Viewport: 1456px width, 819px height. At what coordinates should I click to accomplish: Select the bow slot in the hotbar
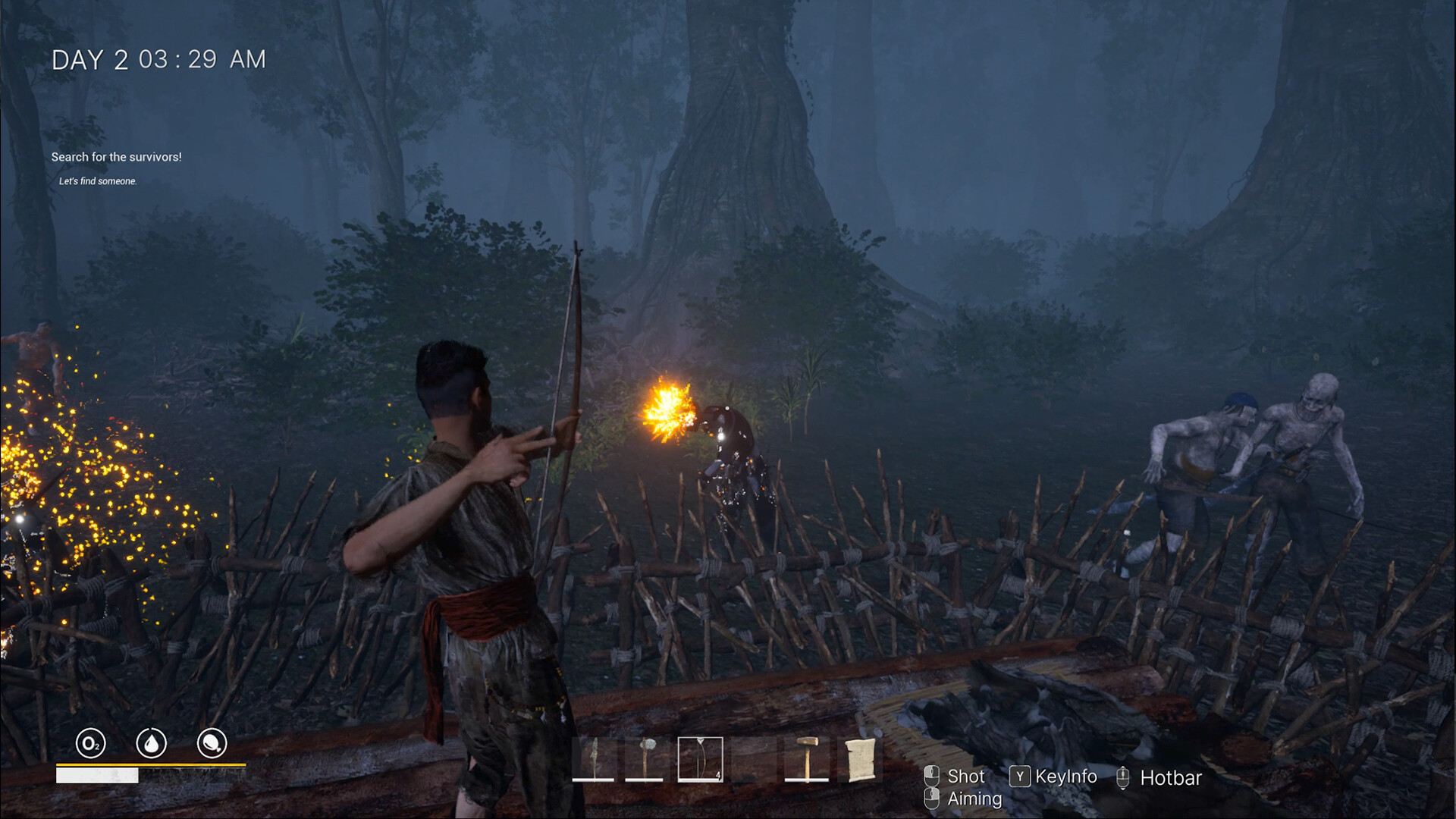coord(700,758)
